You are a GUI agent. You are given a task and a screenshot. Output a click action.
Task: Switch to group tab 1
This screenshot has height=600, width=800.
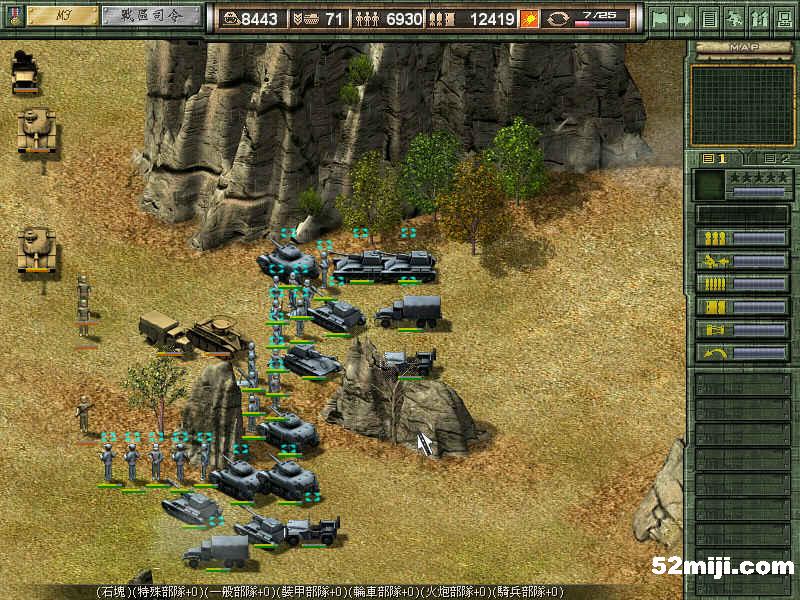715,158
